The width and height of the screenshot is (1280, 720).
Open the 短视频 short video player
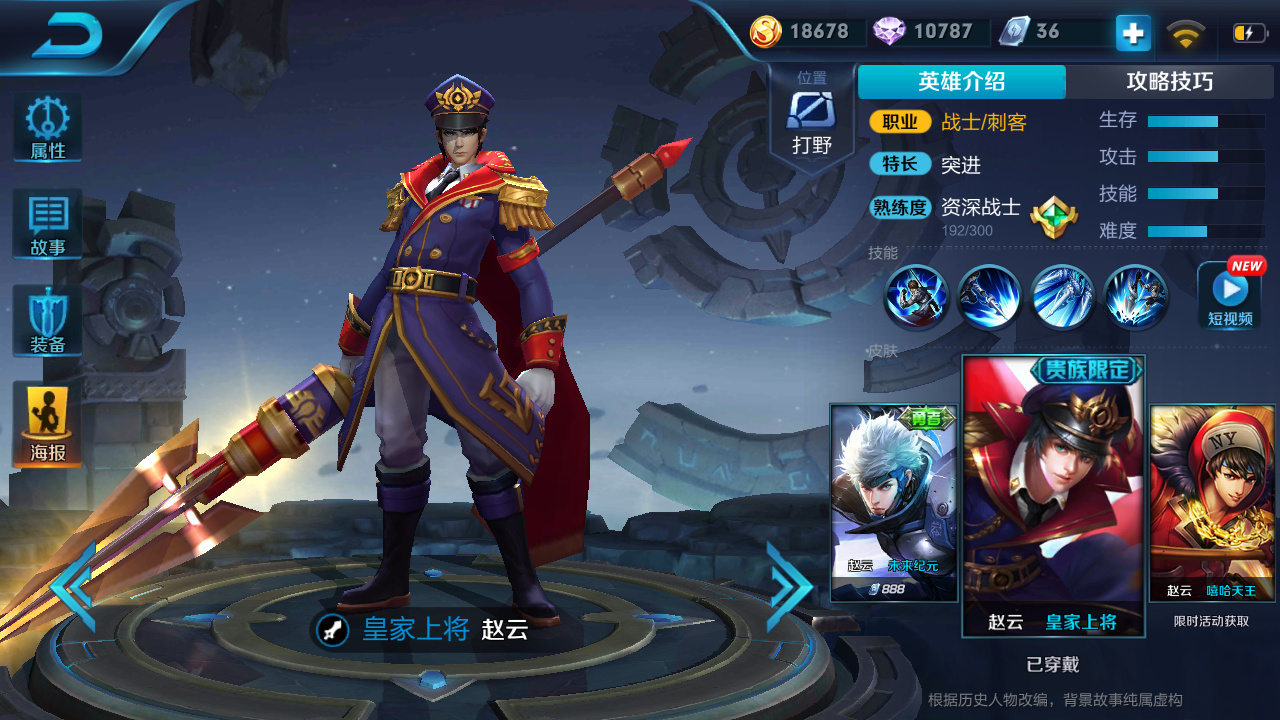[1229, 295]
